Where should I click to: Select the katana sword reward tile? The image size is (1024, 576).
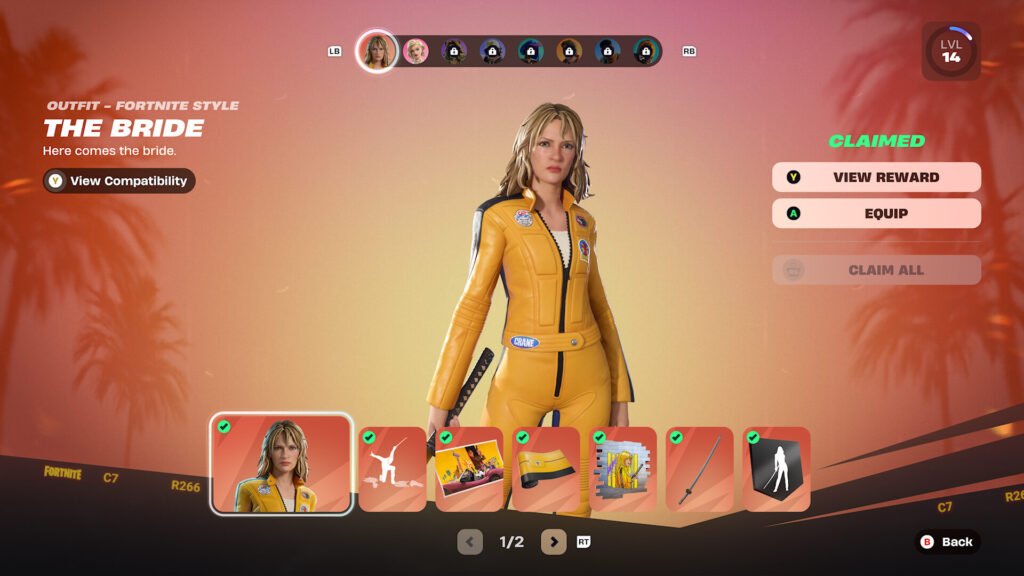[x=700, y=469]
